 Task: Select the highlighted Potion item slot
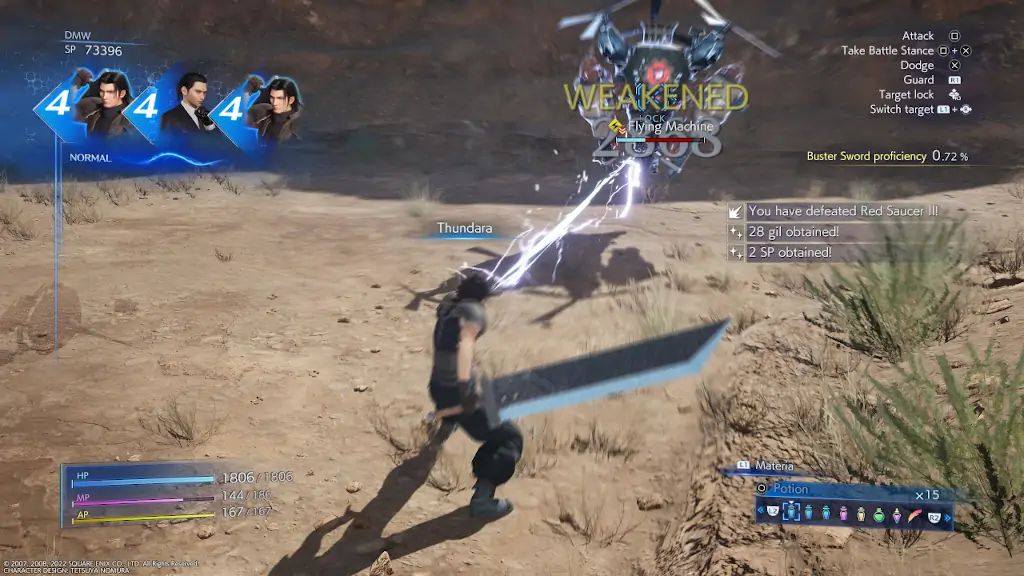coord(791,512)
